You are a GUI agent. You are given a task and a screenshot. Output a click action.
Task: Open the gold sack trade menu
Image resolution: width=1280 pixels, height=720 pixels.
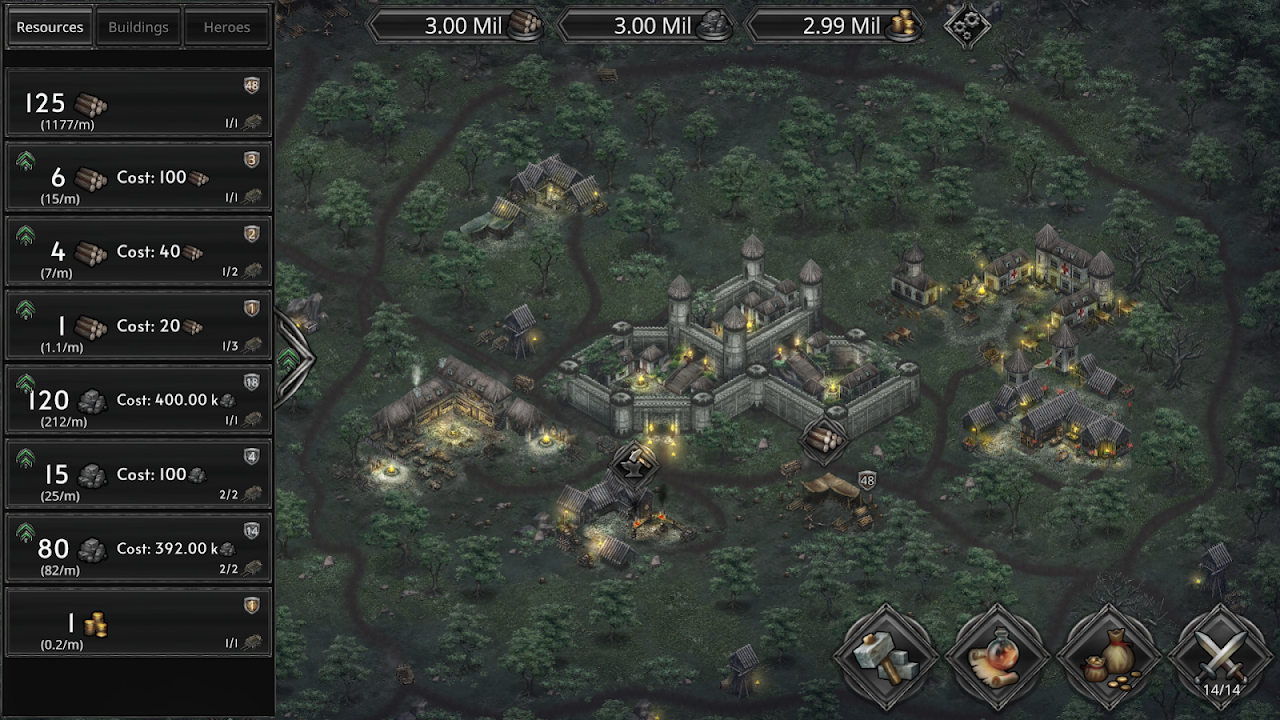[1108, 656]
